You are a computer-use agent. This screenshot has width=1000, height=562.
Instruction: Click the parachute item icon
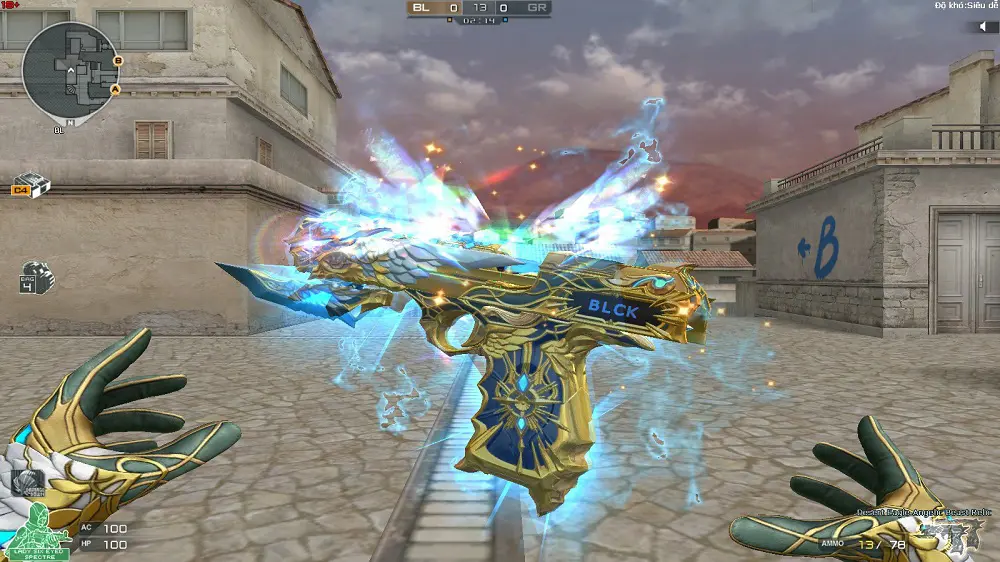[x=29, y=483]
